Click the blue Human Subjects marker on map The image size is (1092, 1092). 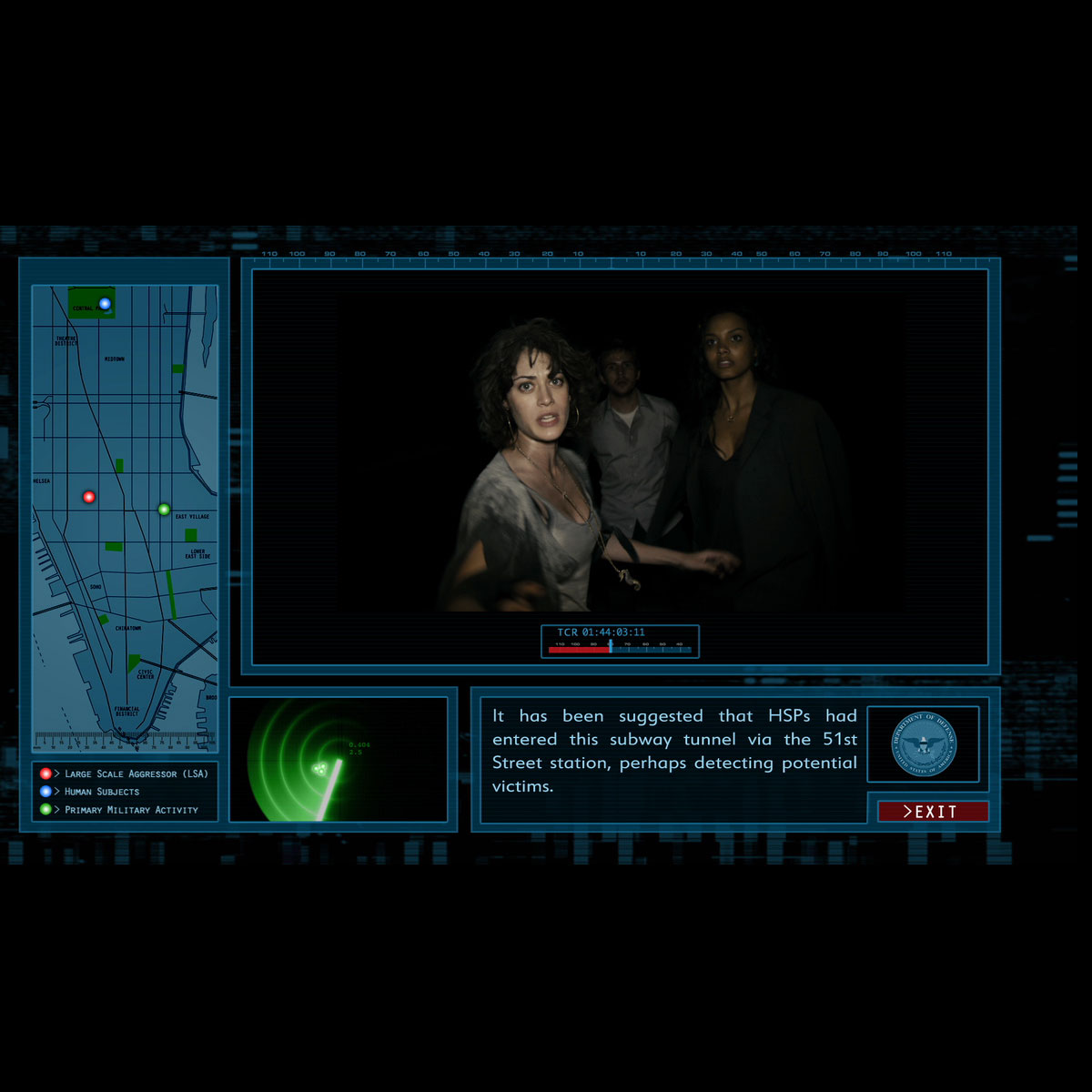(x=105, y=304)
